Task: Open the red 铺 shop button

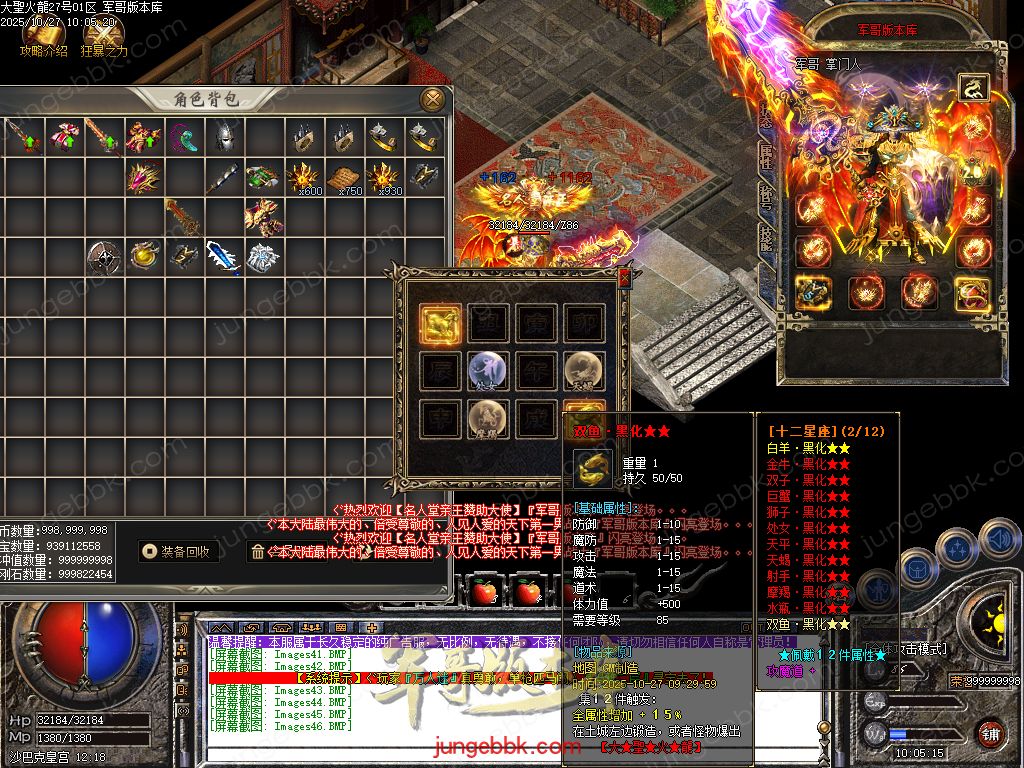Action: pyautogui.click(x=990, y=733)
